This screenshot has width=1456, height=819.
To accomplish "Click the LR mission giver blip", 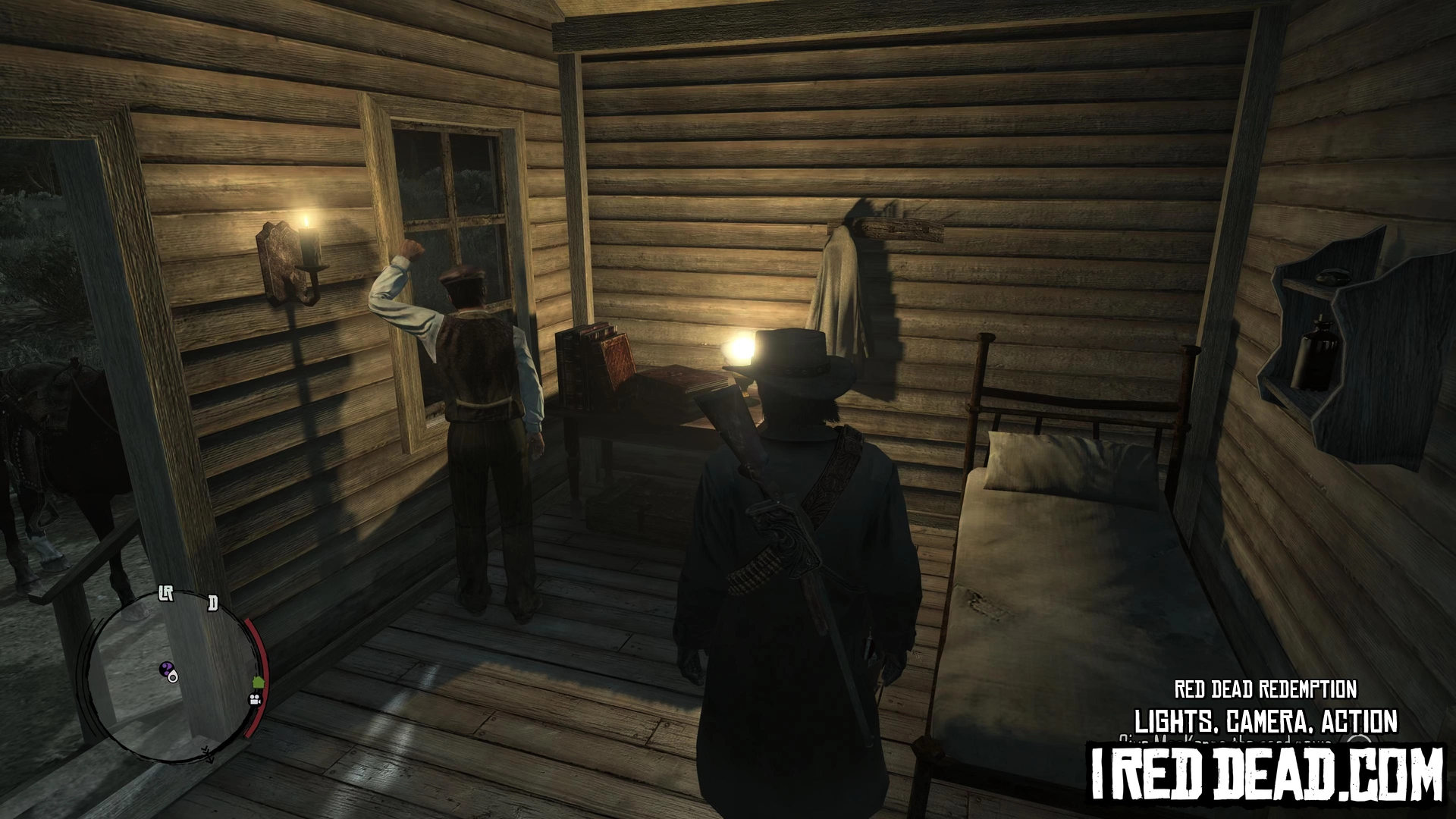I will coord(166,593).
